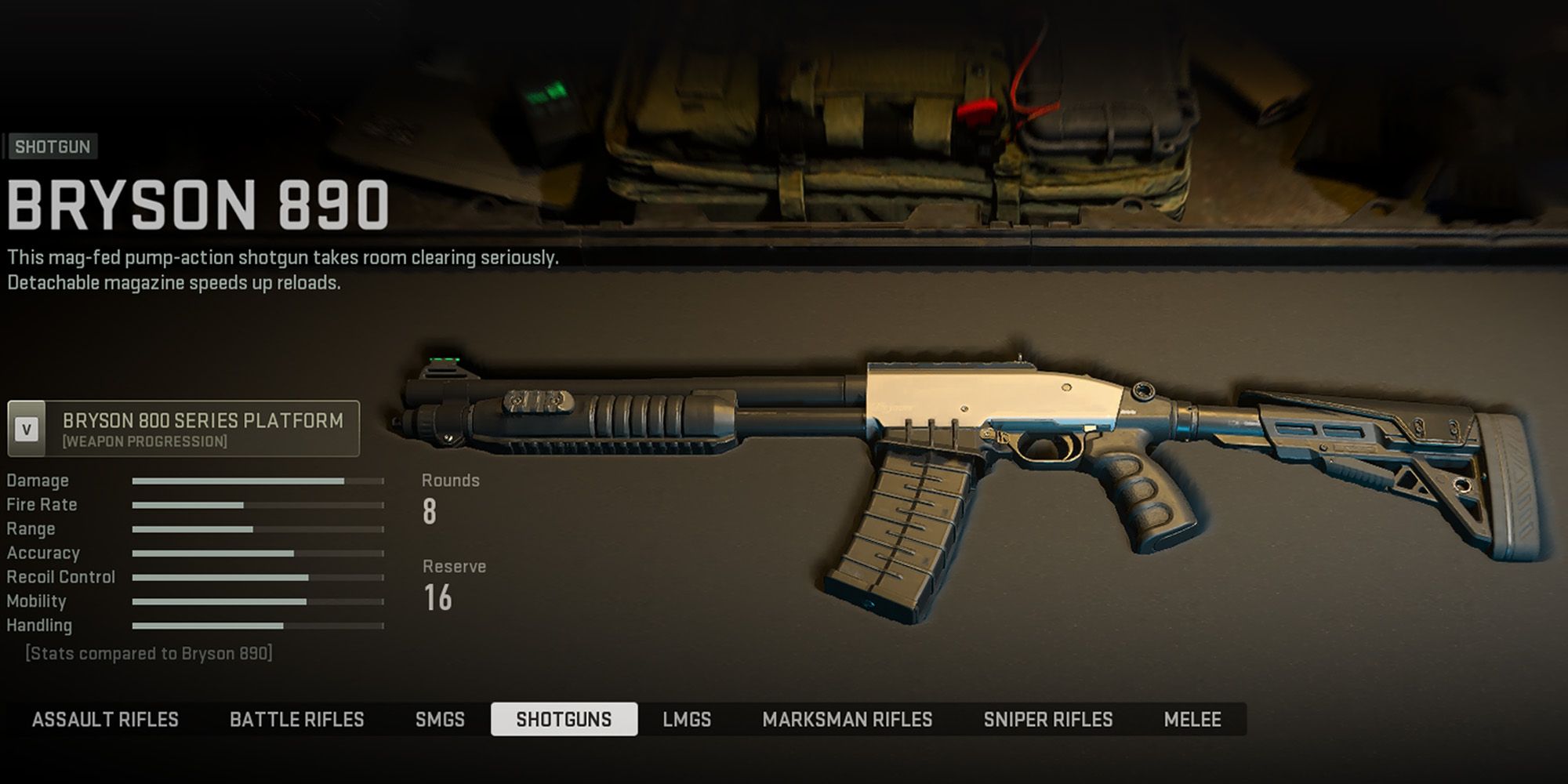Open the Battle Rifles category
This screenshot has height=784, width=1568.
[x=296, y=719]
